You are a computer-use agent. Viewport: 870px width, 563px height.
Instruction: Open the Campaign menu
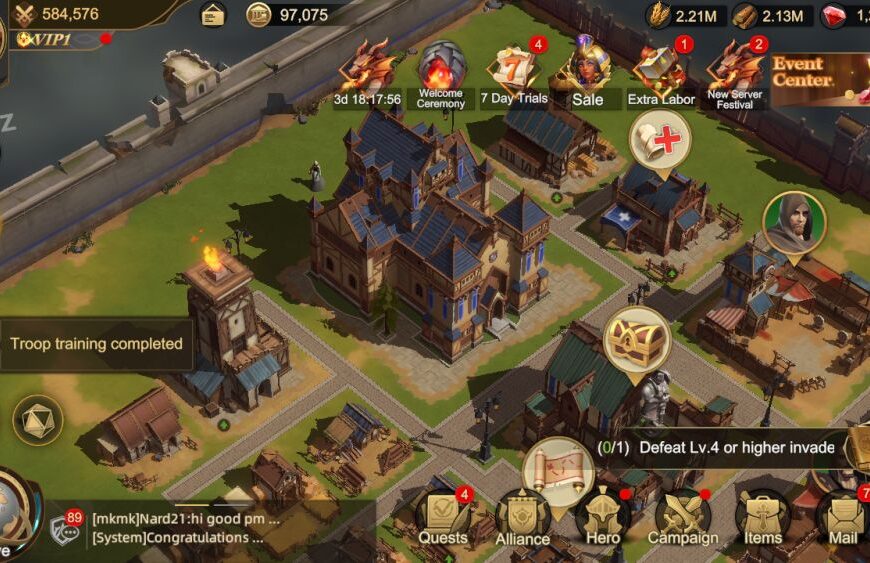682,517
